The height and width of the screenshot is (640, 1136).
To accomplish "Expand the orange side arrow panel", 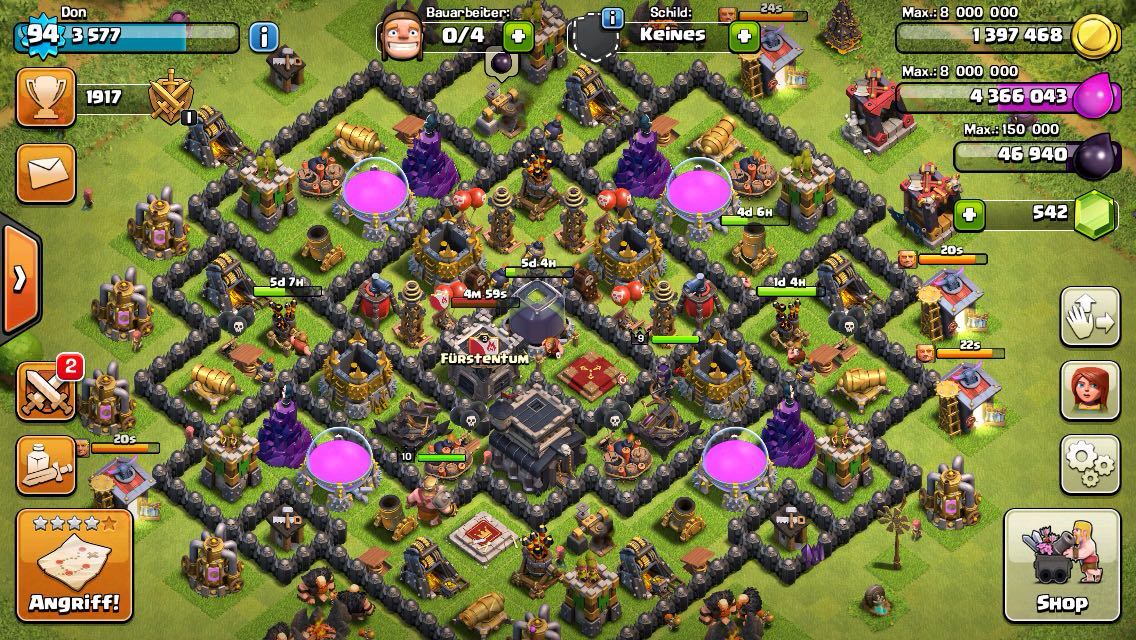I will pos(19,279).
